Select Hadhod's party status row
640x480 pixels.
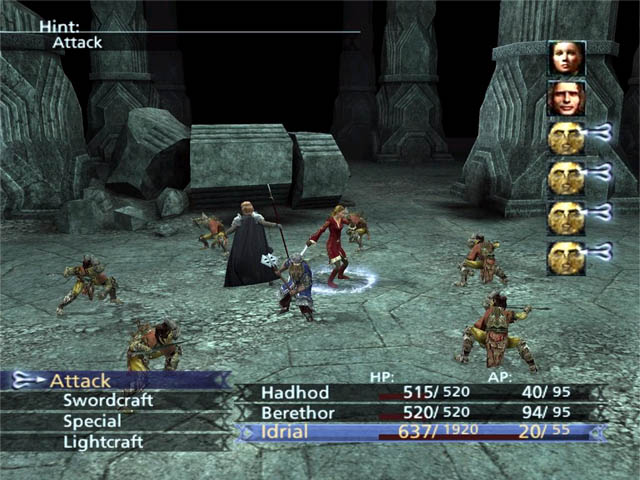click(420, 392)
